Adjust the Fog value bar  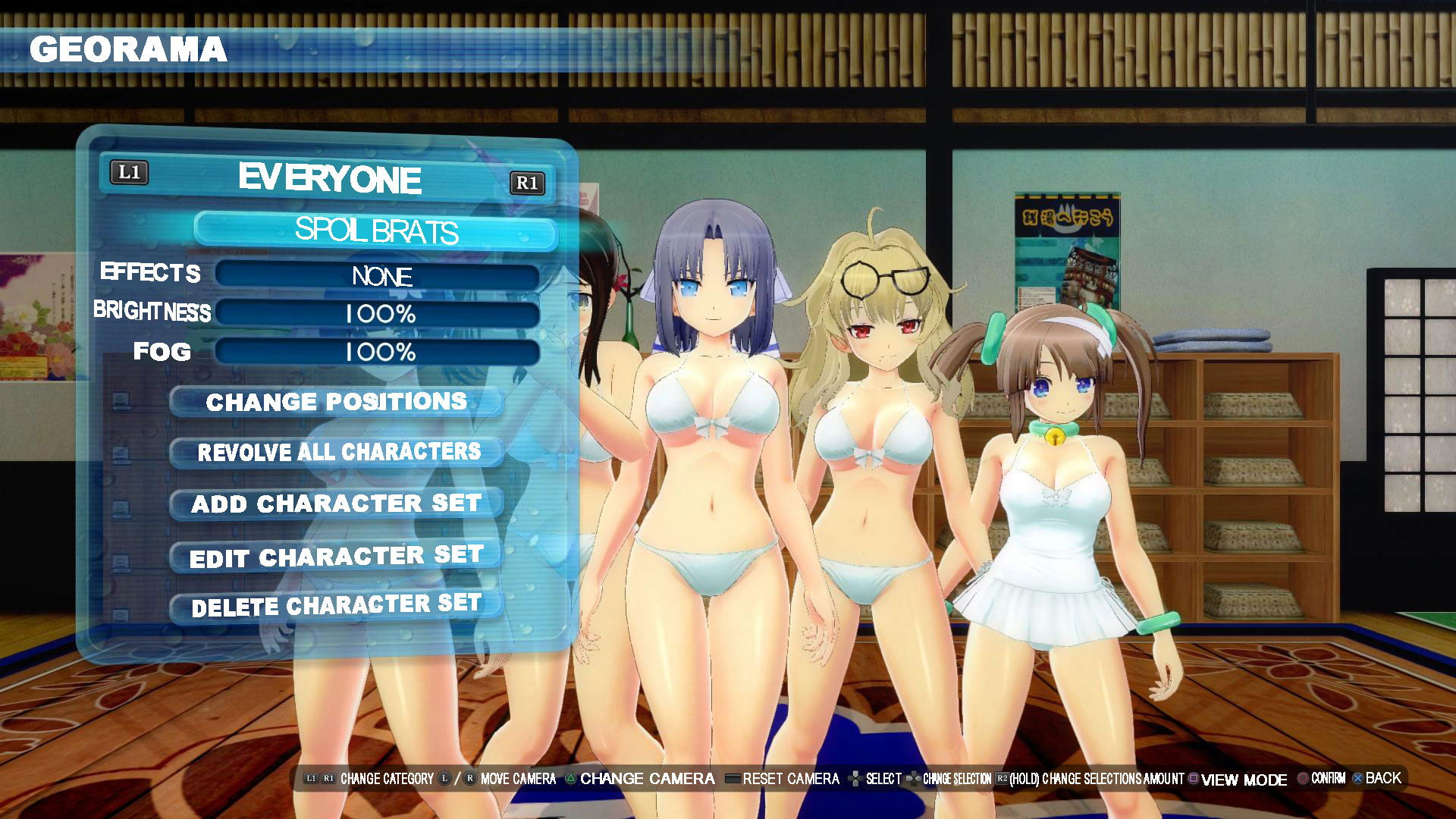[378, 352]
